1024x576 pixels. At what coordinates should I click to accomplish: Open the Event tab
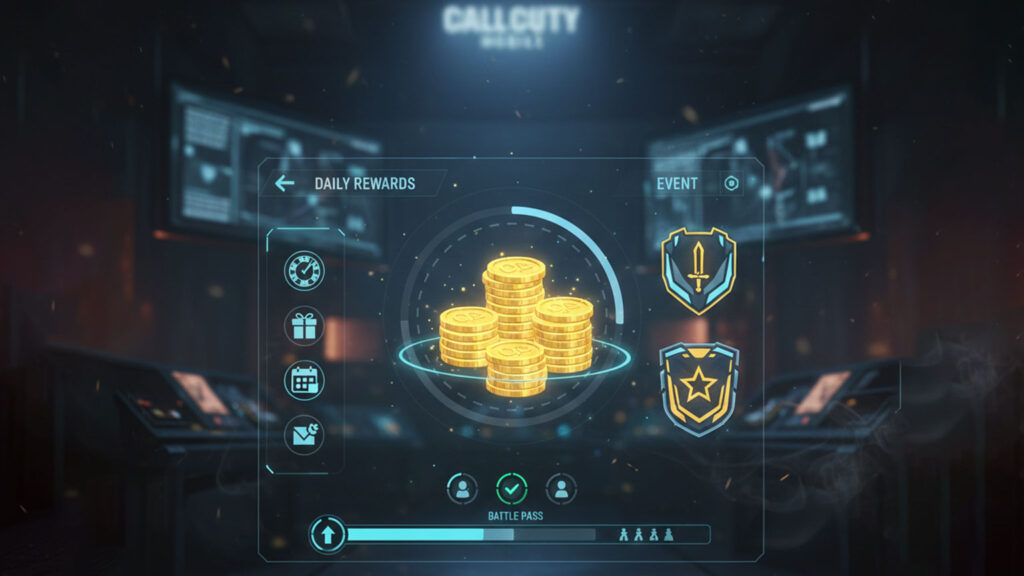coord(677,183)
